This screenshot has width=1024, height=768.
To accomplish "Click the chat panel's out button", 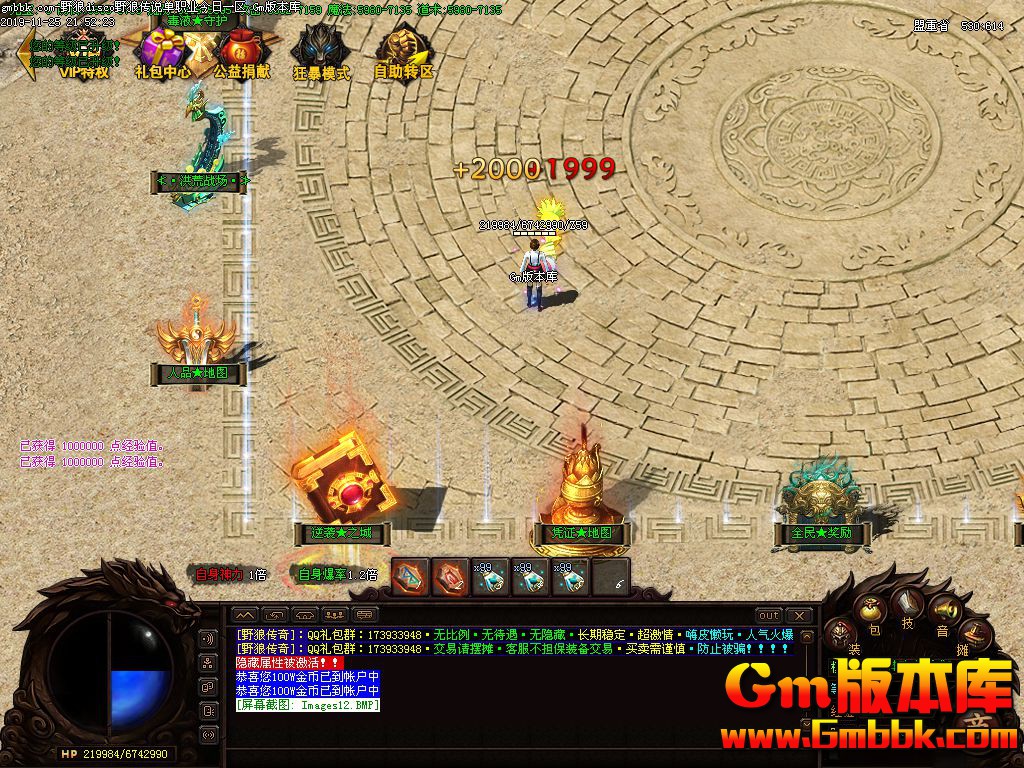I will click(768, 615).
